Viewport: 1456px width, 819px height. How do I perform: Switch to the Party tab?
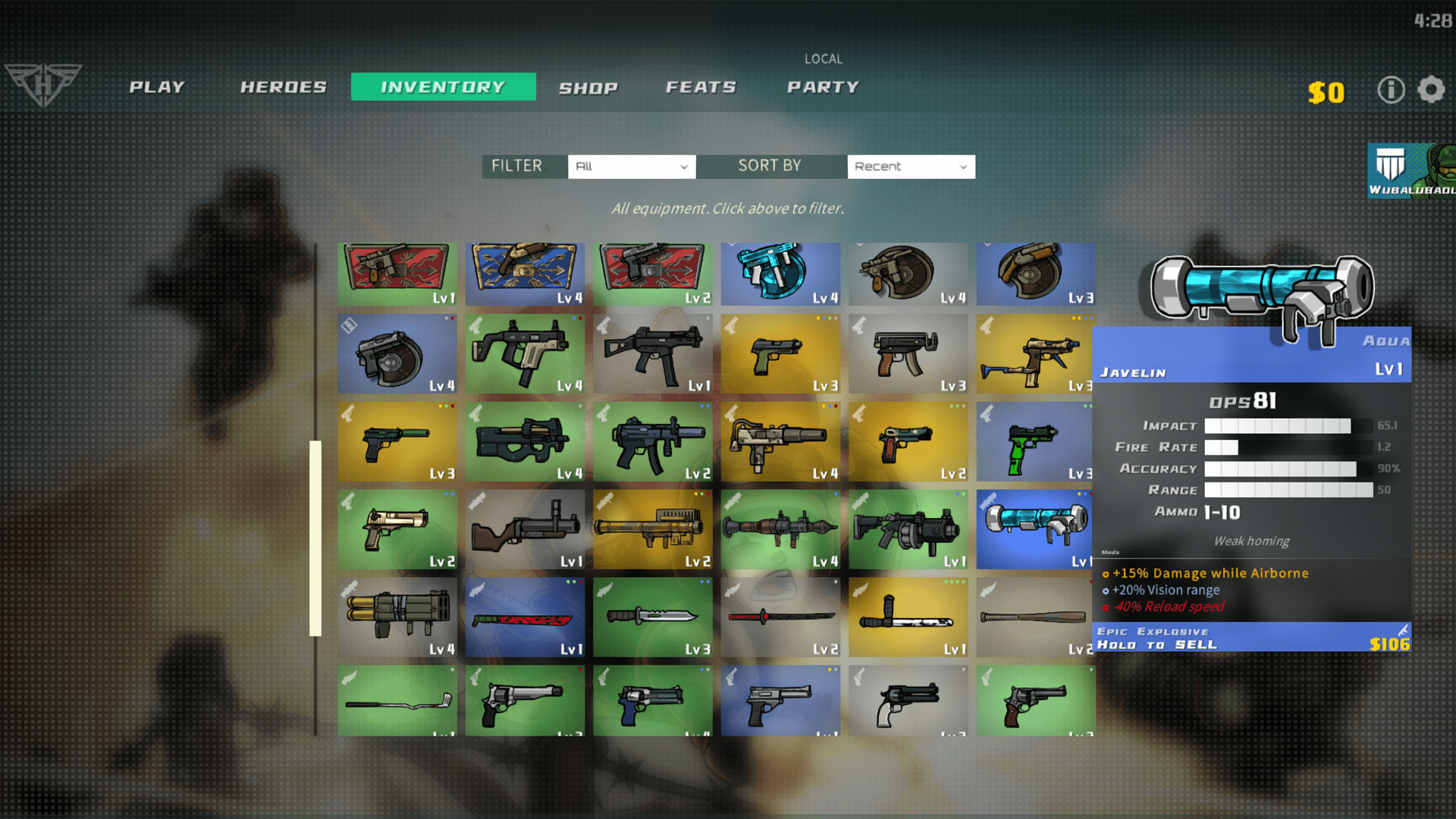tap(823, 87)
